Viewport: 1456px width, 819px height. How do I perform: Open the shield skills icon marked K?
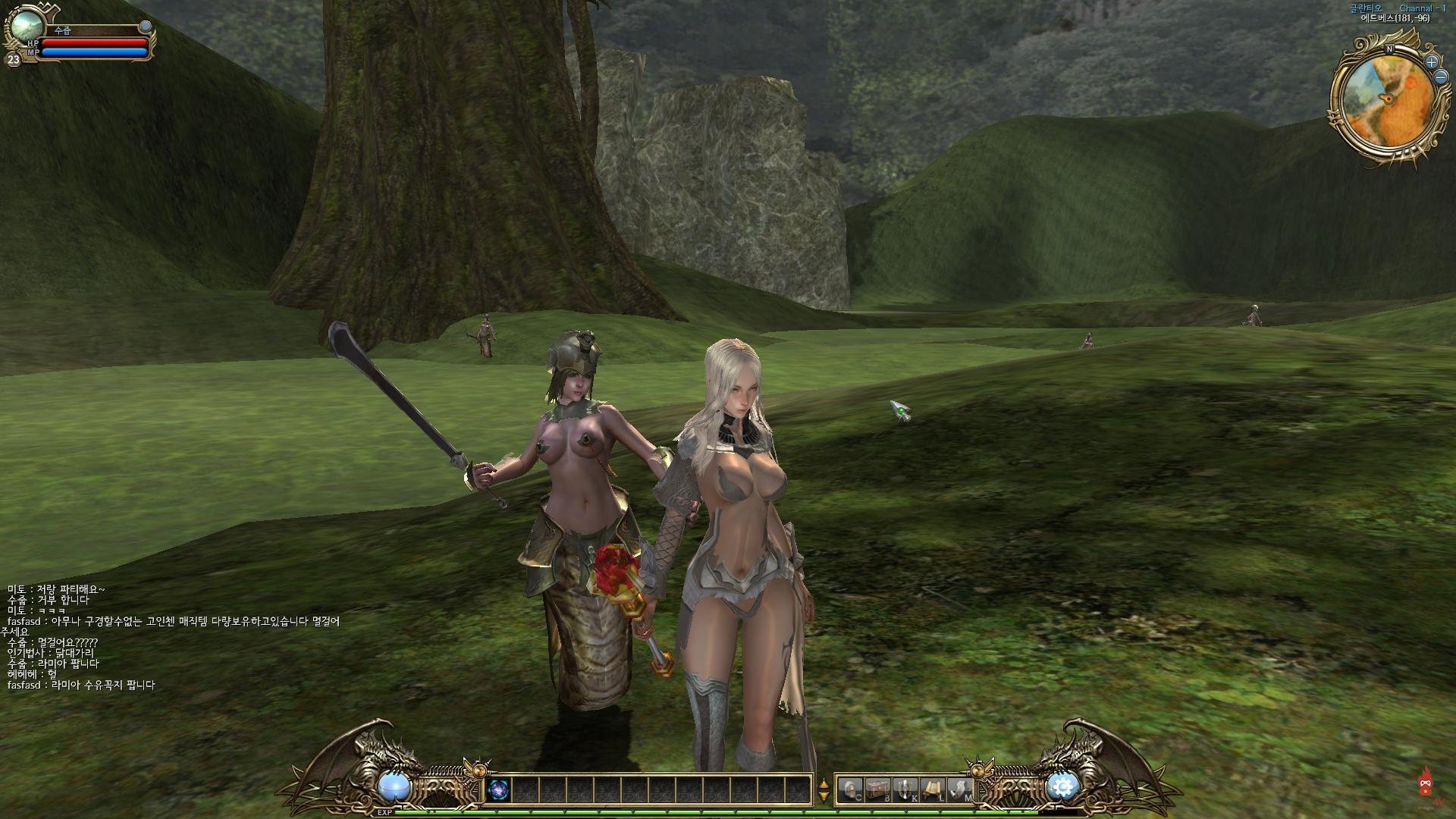(x=905, y=790)
